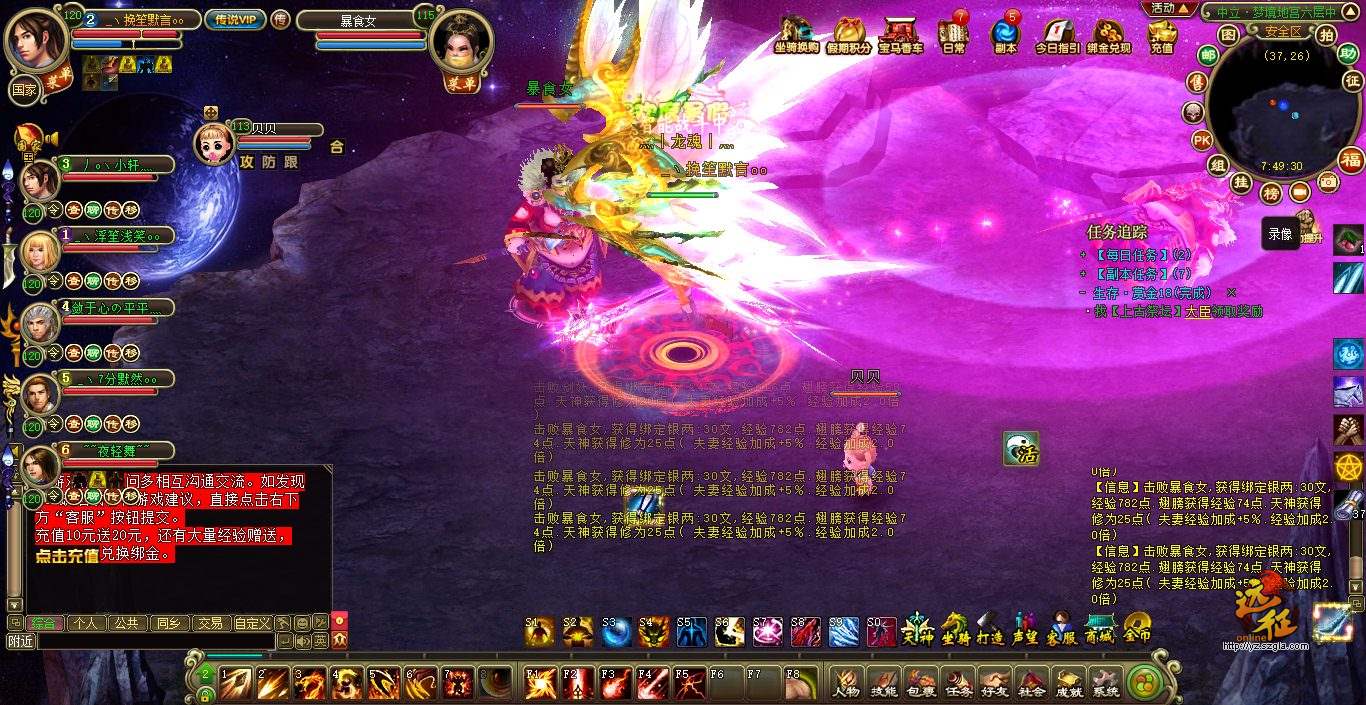
Task: Open the 技能 skills panel
Action: point(884,682)
